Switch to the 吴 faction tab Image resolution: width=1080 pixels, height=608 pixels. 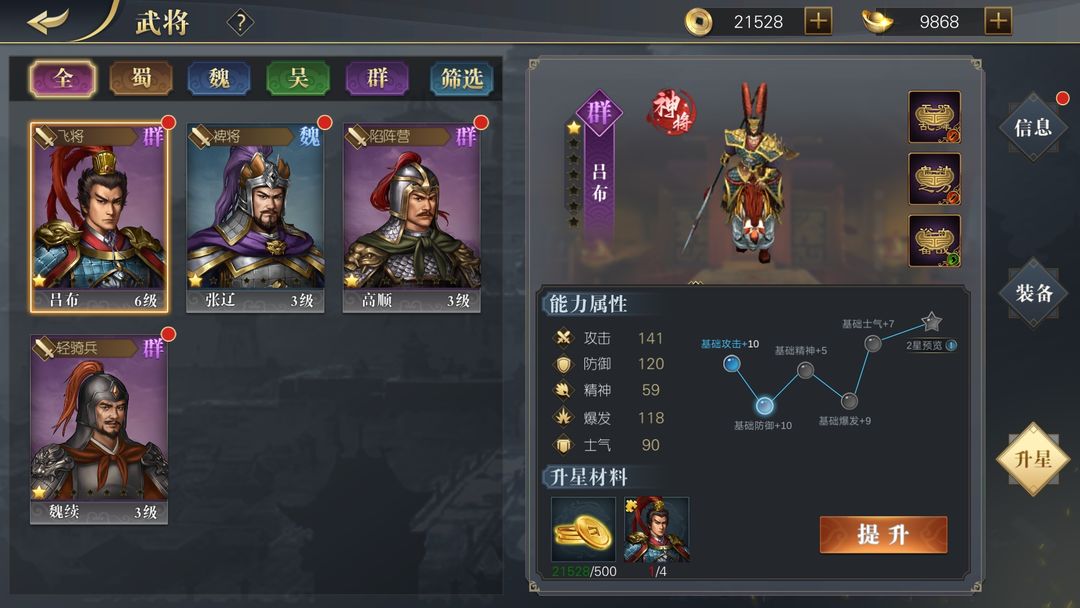coord(298,78)
